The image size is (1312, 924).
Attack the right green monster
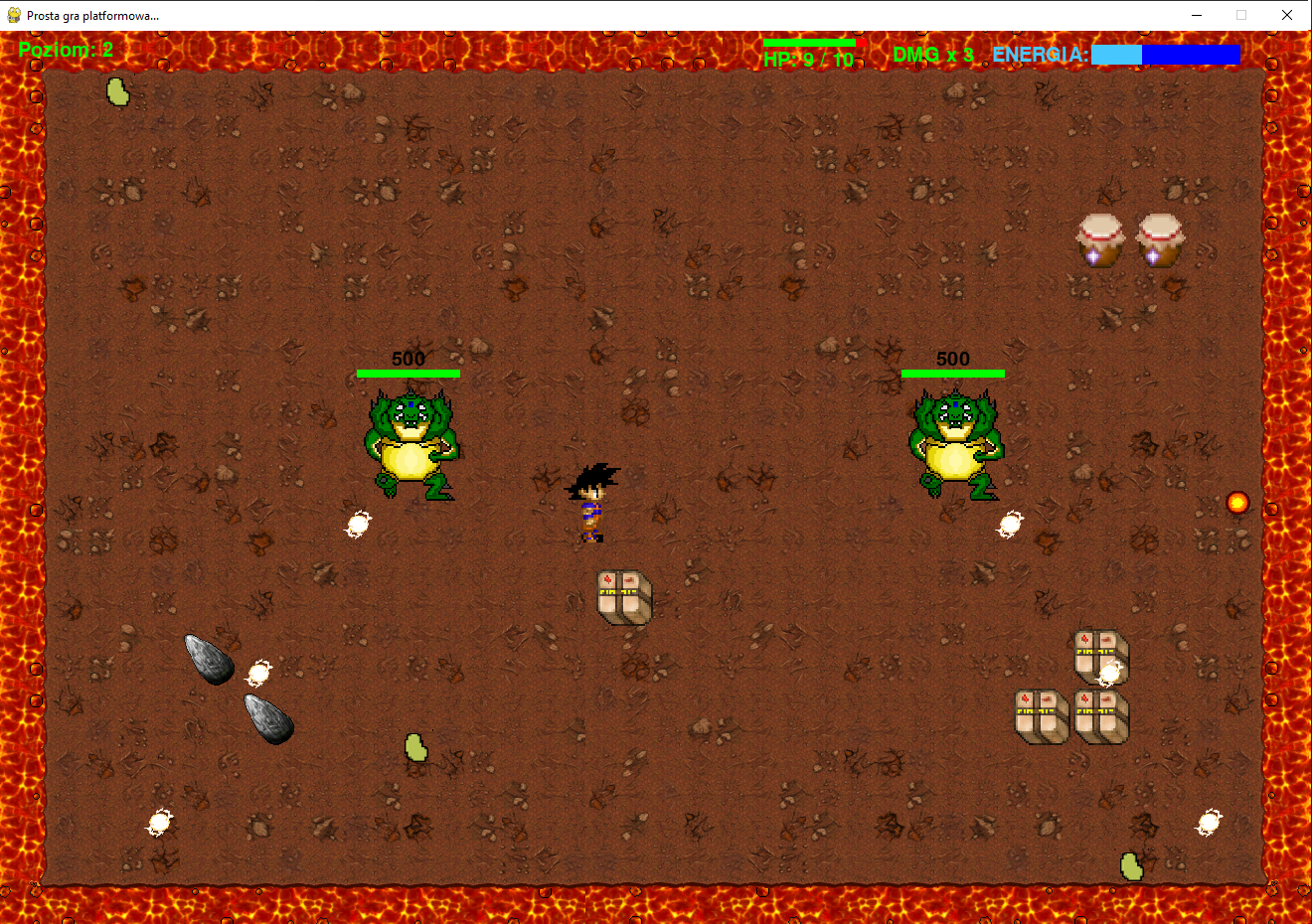point(952,442)
